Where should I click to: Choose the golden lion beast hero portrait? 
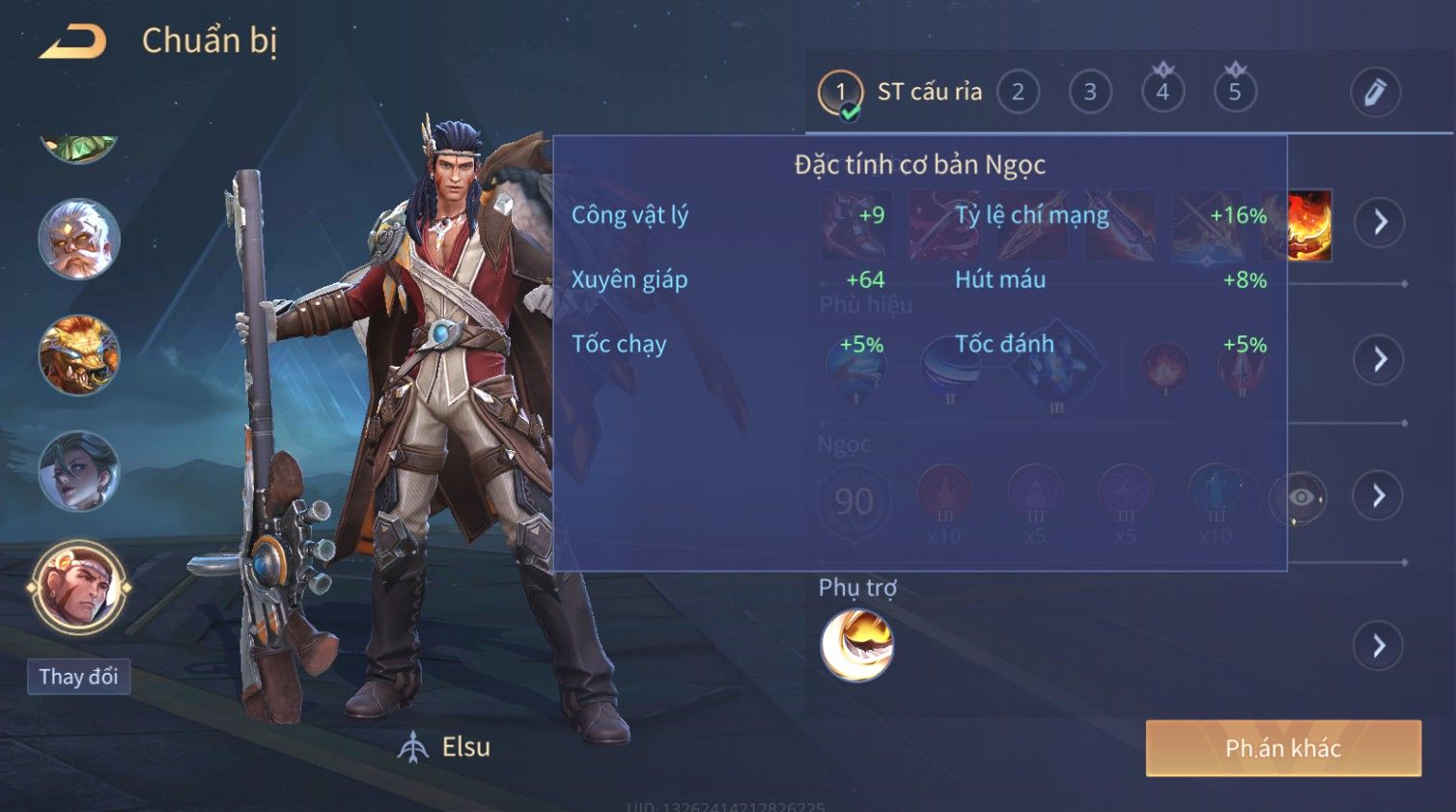pos(78,355)
